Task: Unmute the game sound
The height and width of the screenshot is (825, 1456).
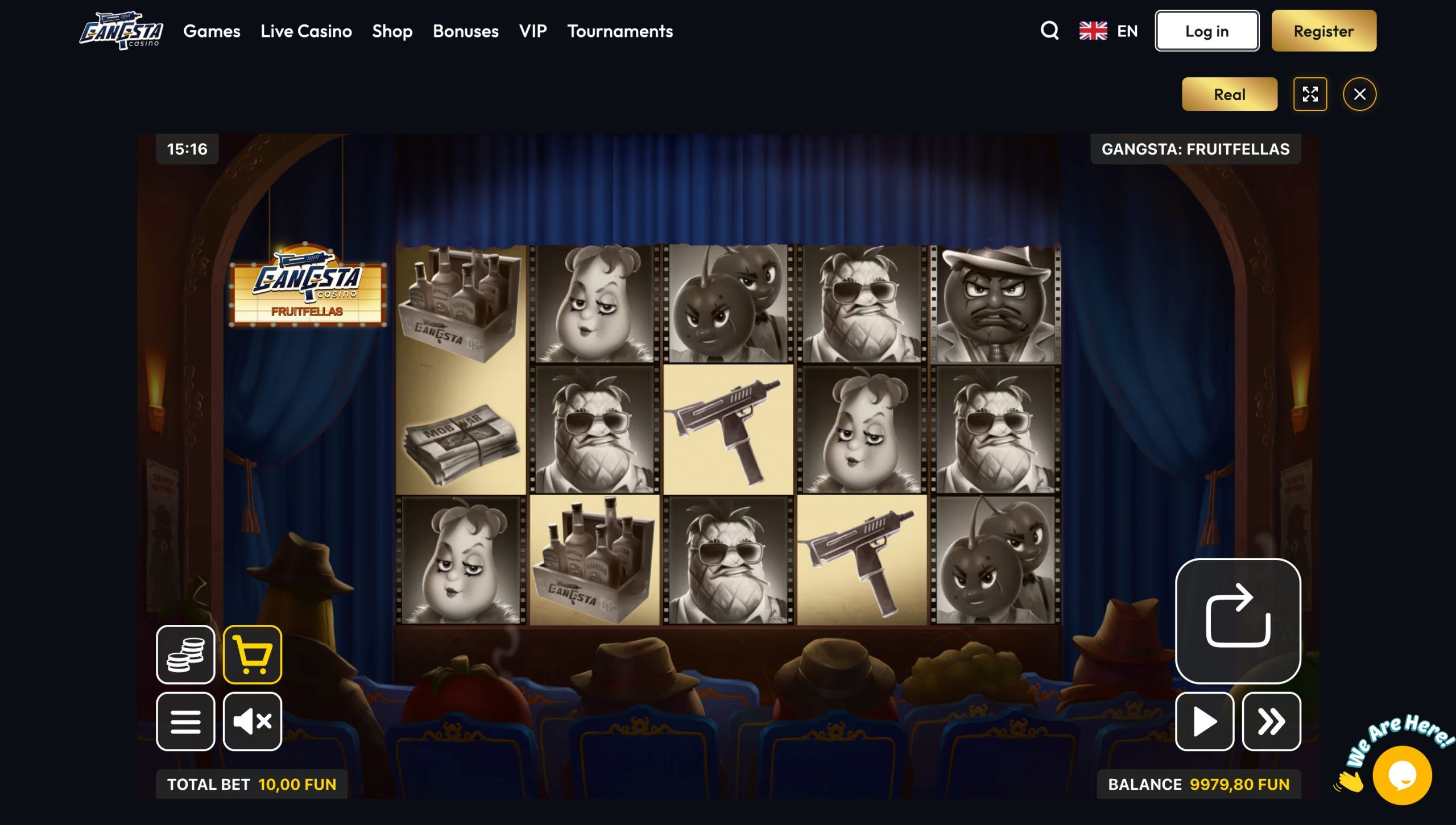Action: (x=252, y=721)
